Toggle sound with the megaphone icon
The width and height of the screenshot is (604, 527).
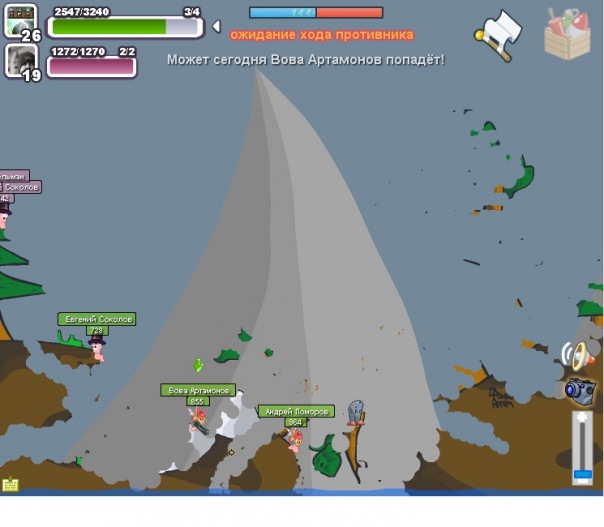[577, 354]
